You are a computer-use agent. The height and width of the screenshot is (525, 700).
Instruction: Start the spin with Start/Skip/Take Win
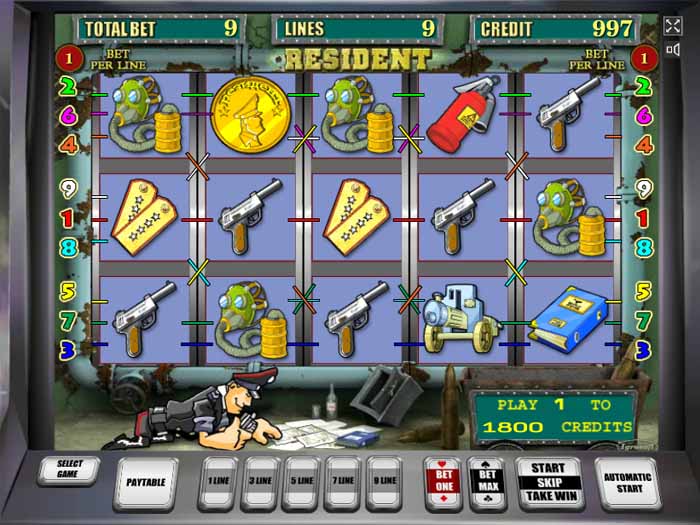pos(549,481)
